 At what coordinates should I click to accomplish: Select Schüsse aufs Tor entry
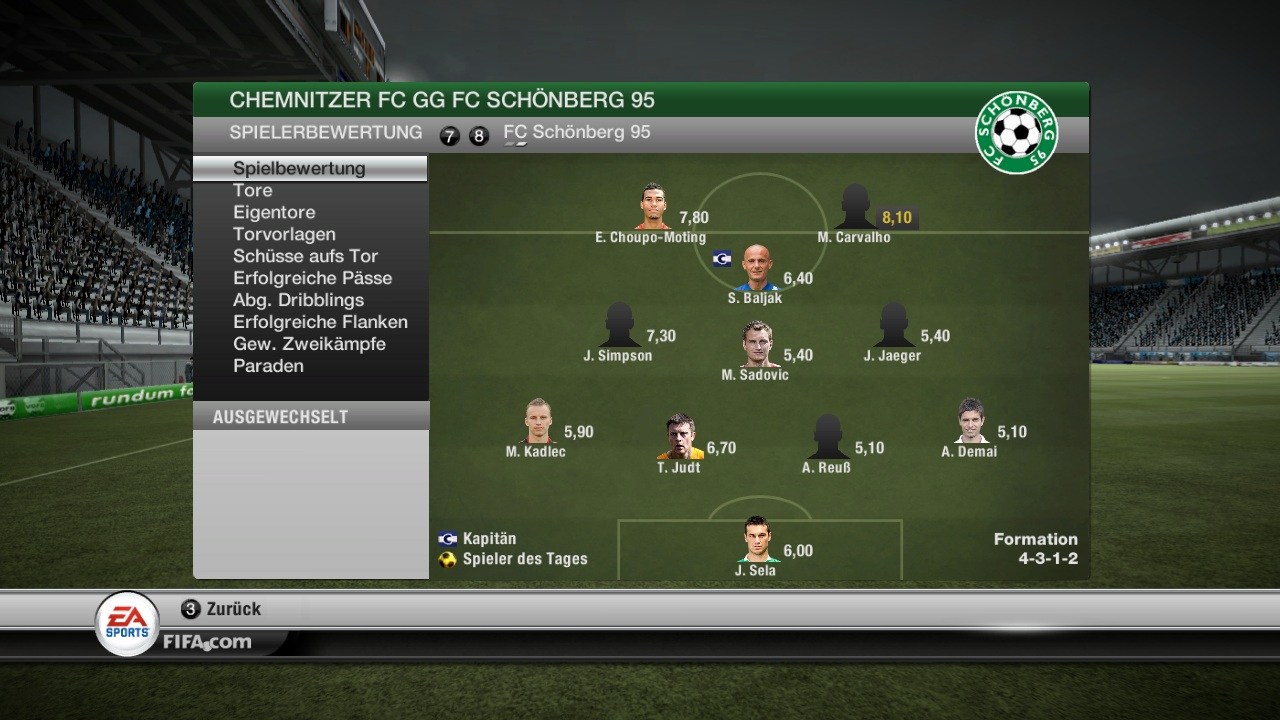pos(305,256)
